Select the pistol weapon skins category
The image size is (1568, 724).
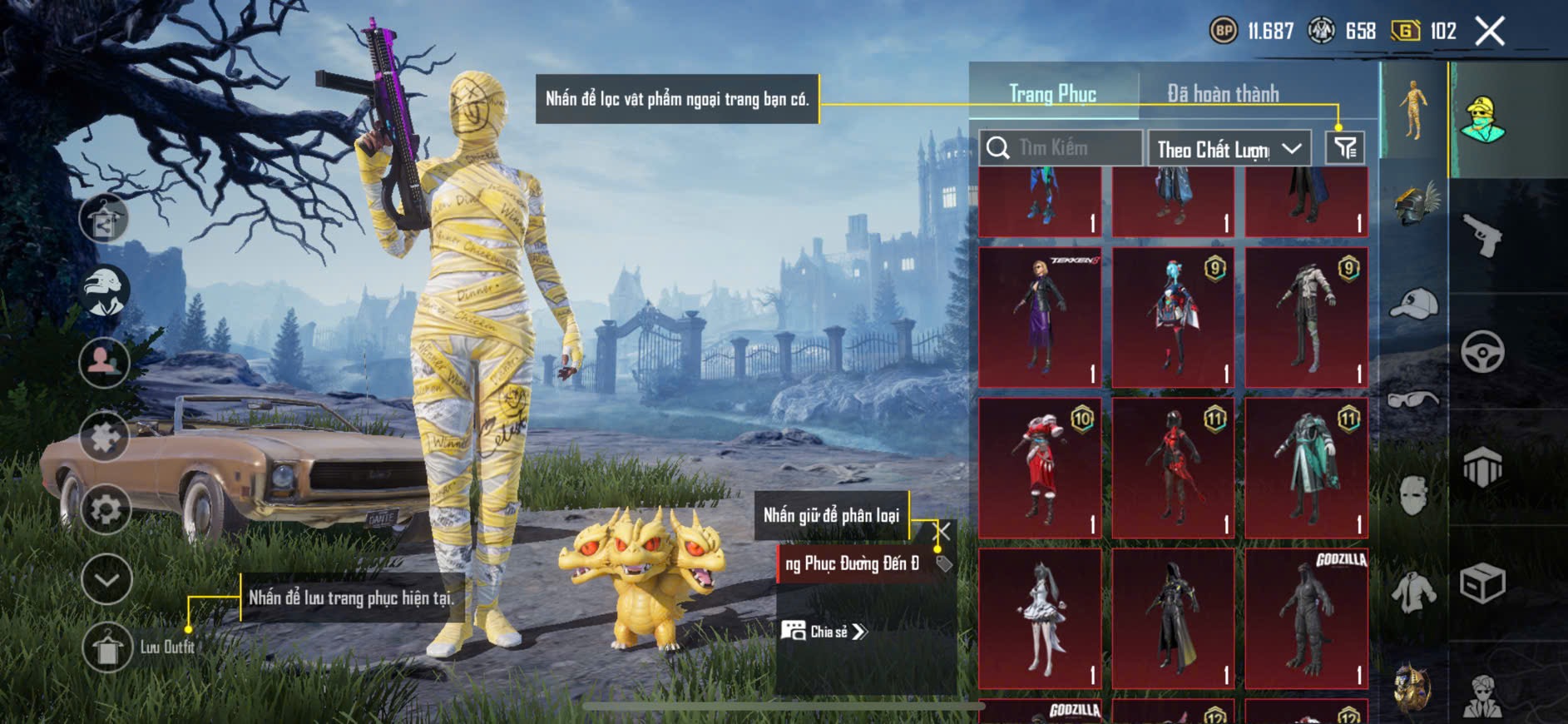(1483, 236)
